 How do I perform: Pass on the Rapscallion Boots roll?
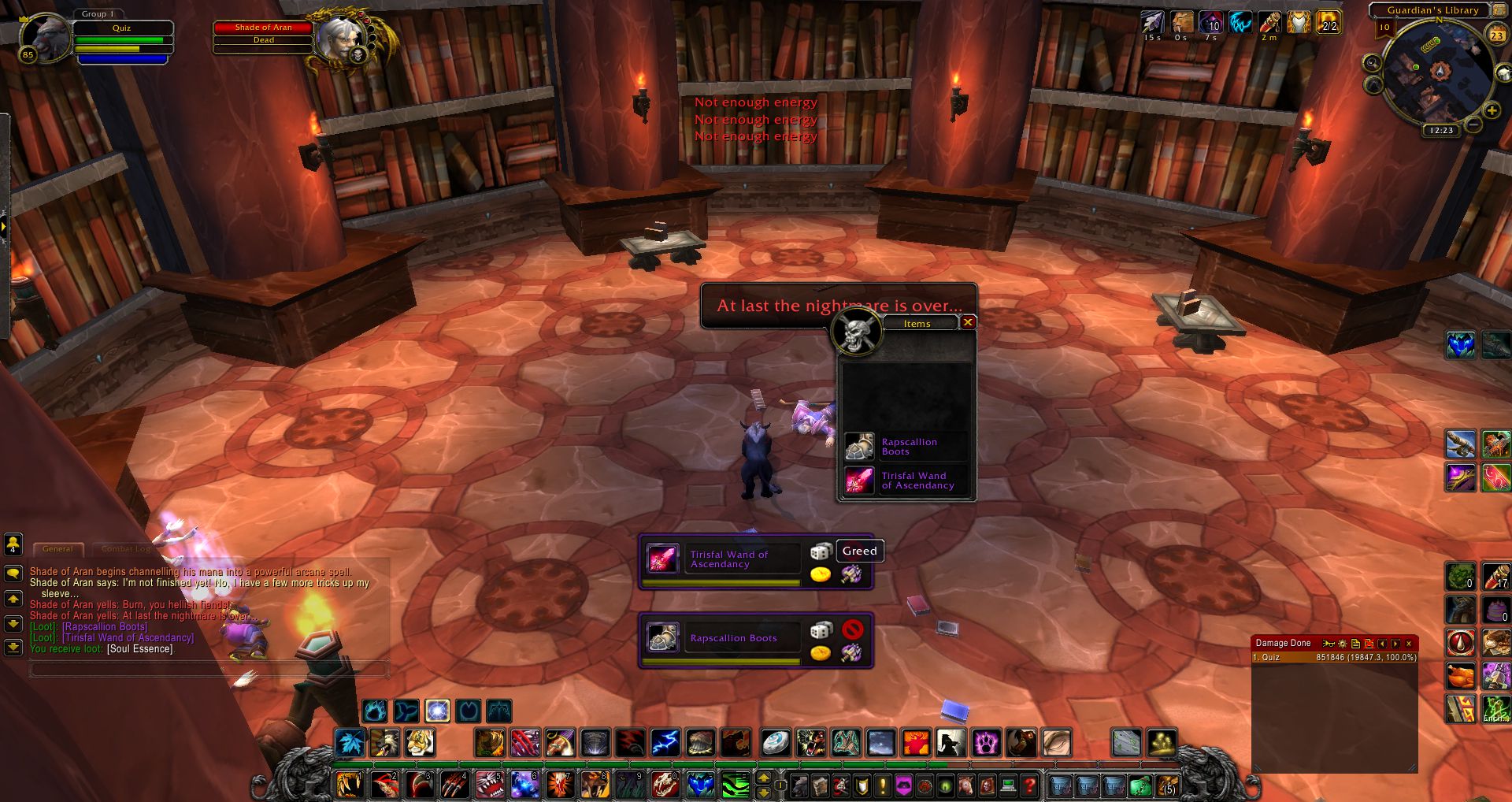852,629
